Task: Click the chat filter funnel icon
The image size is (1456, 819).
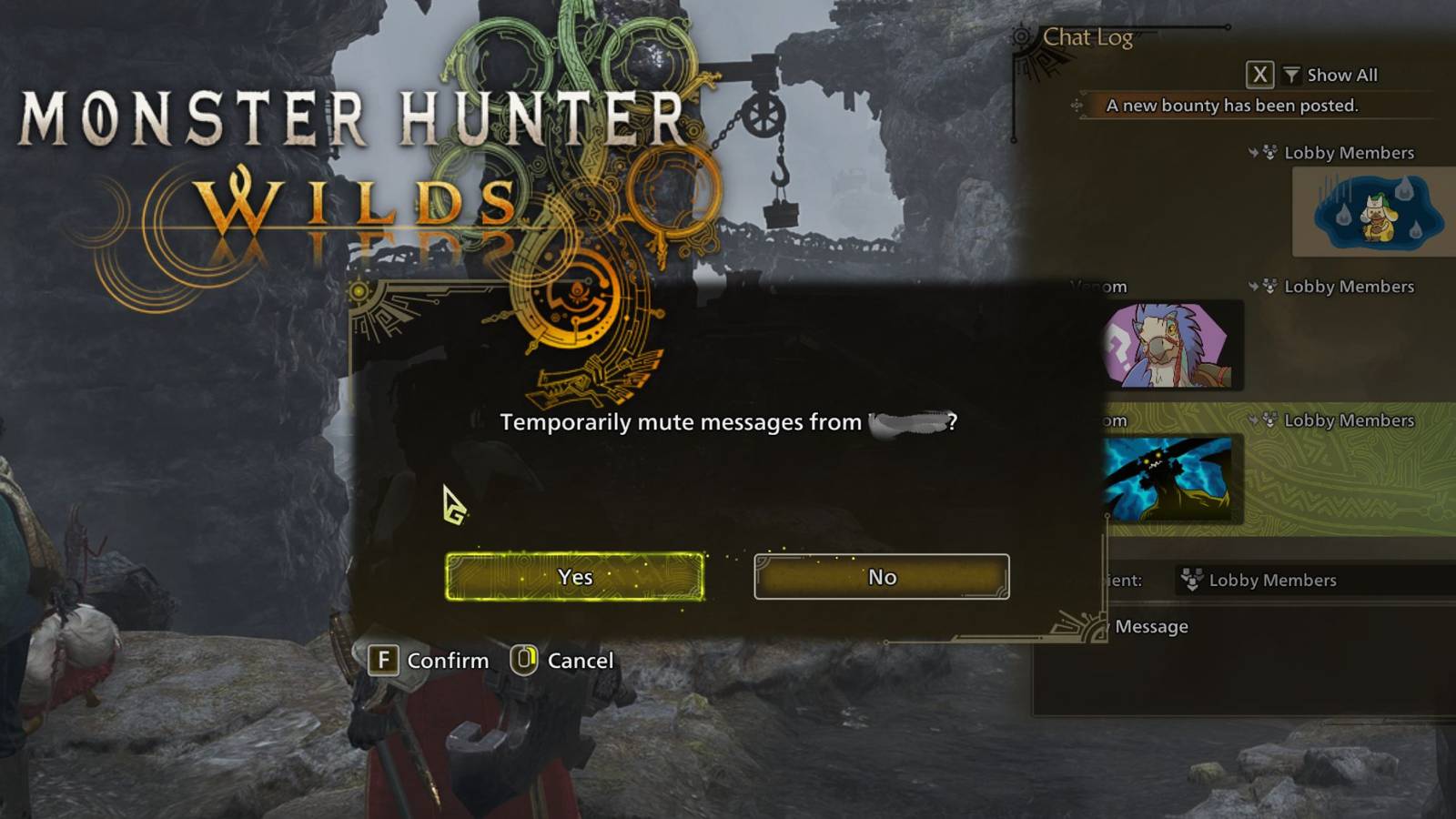Action: pos(1290,75)
